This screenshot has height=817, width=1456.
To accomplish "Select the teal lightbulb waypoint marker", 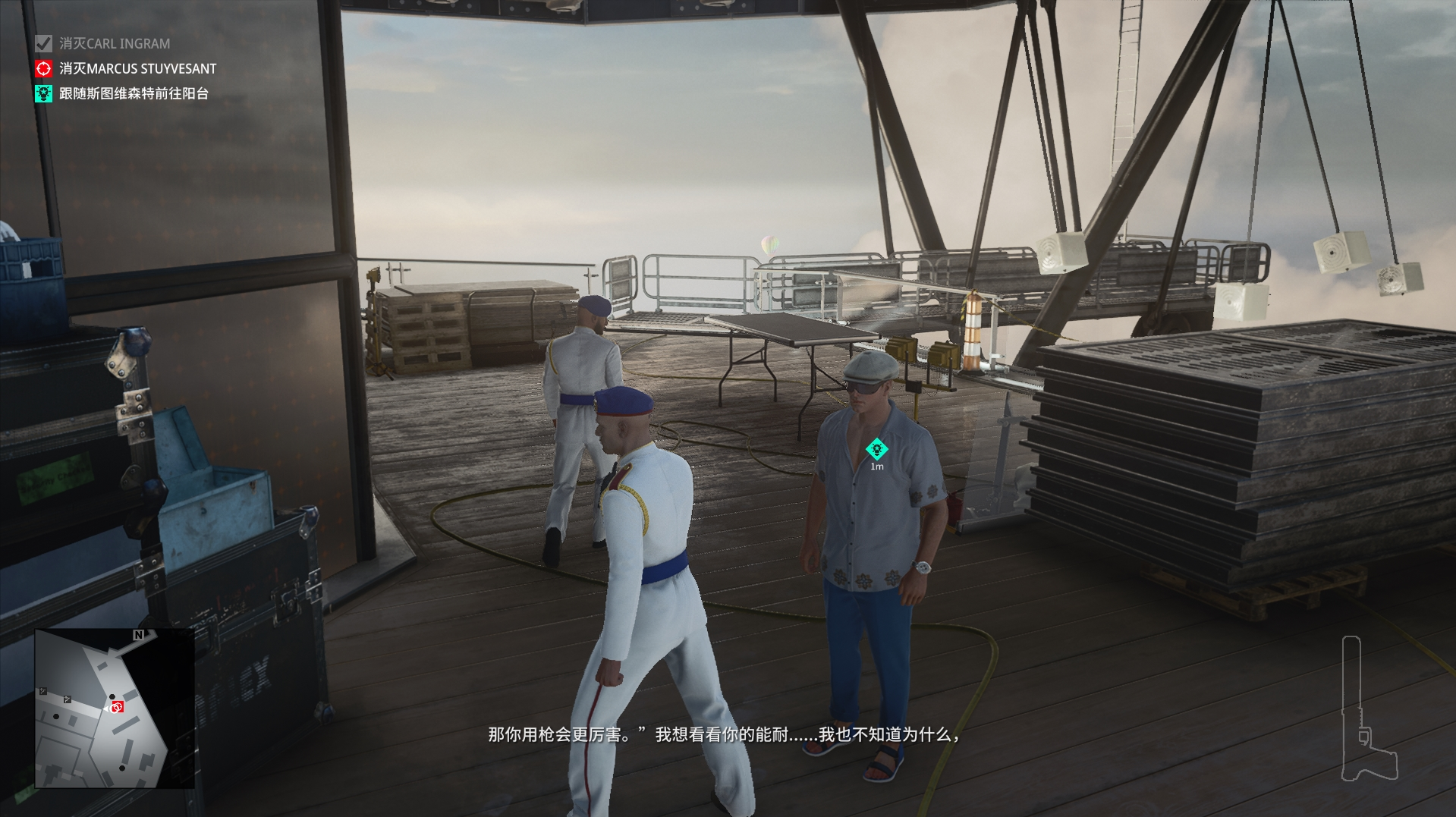I will tap(876, 449).
